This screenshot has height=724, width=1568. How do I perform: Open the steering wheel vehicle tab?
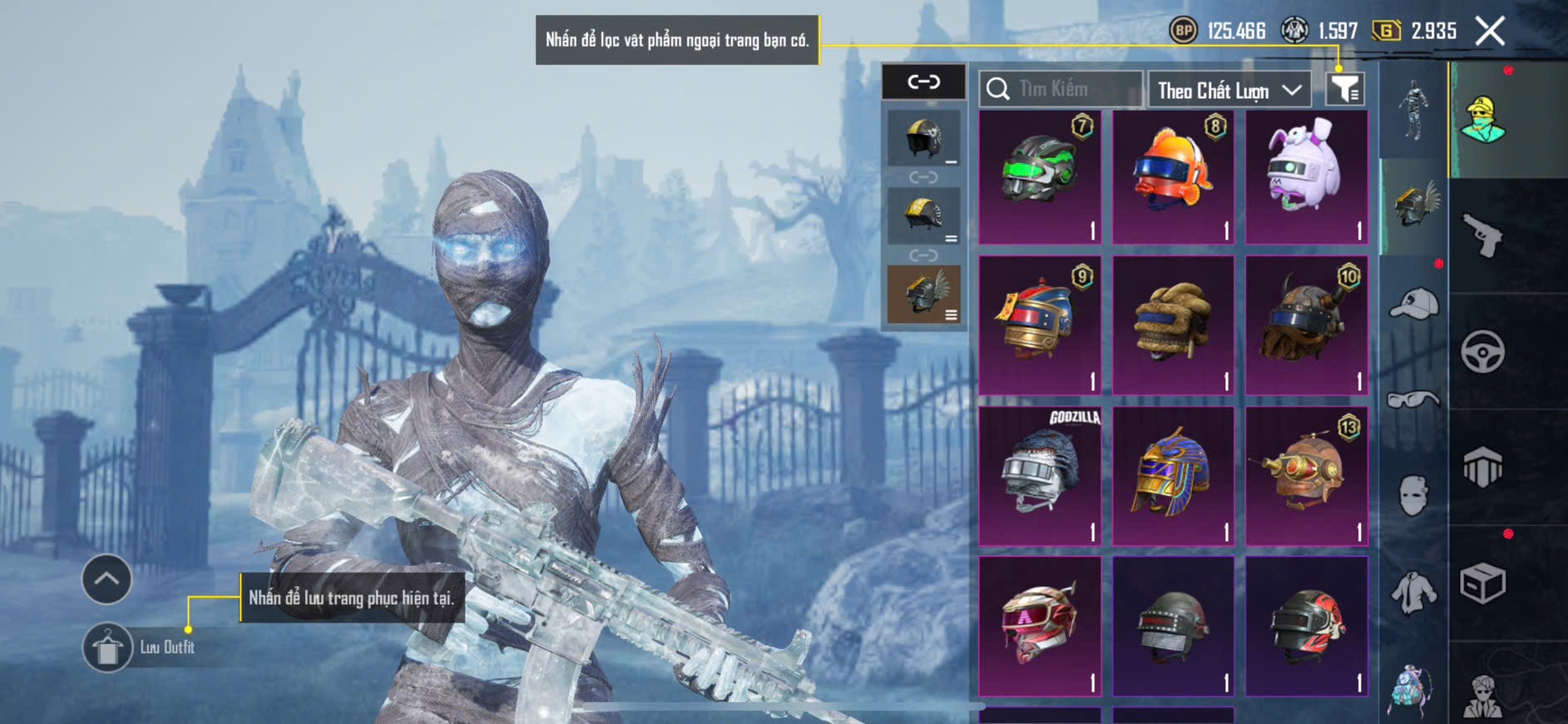(x=1482, y=351)
